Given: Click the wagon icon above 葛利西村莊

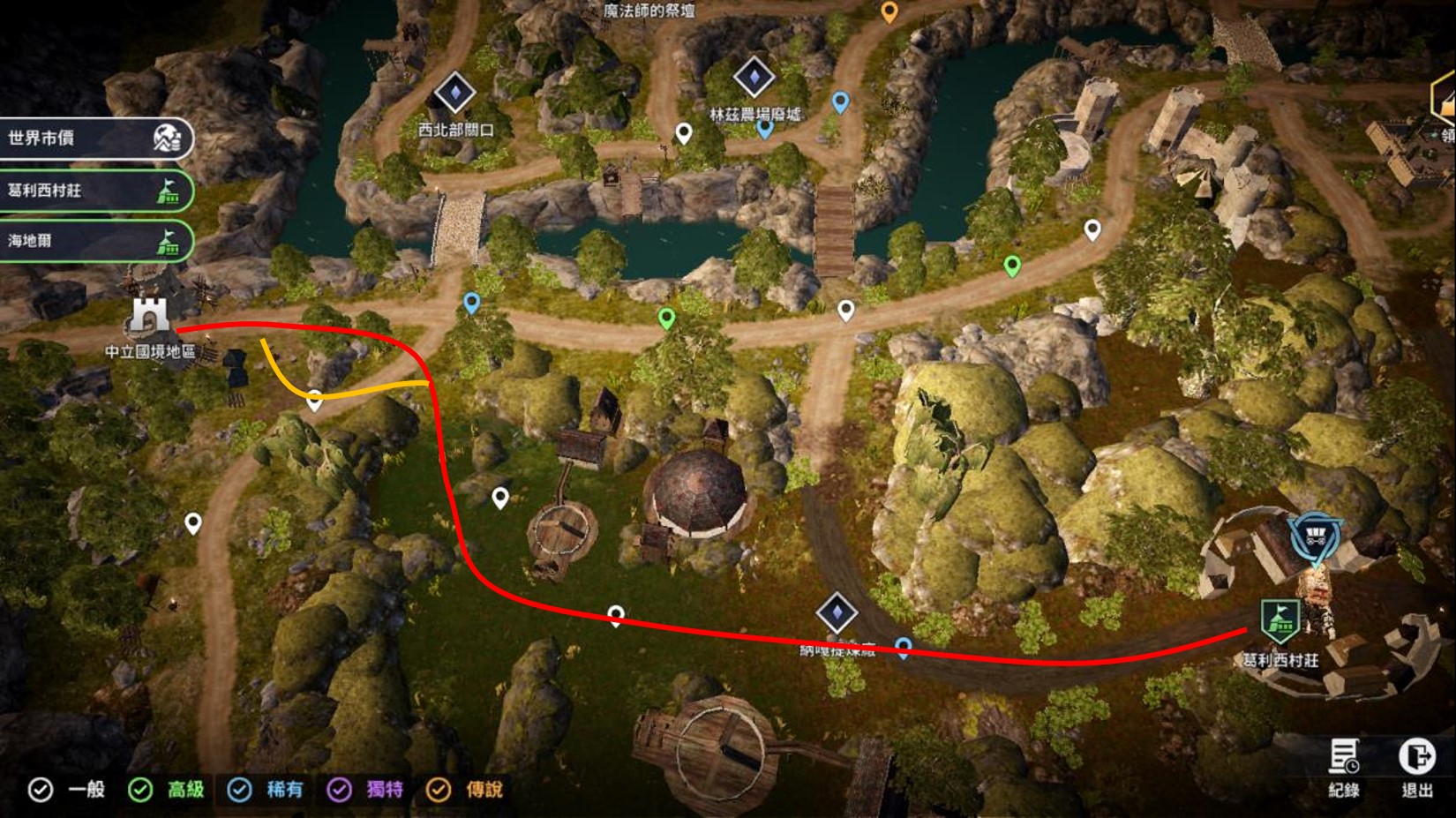Looking at the screenshot, I should pyautogui.click(x=1315, y=537).
